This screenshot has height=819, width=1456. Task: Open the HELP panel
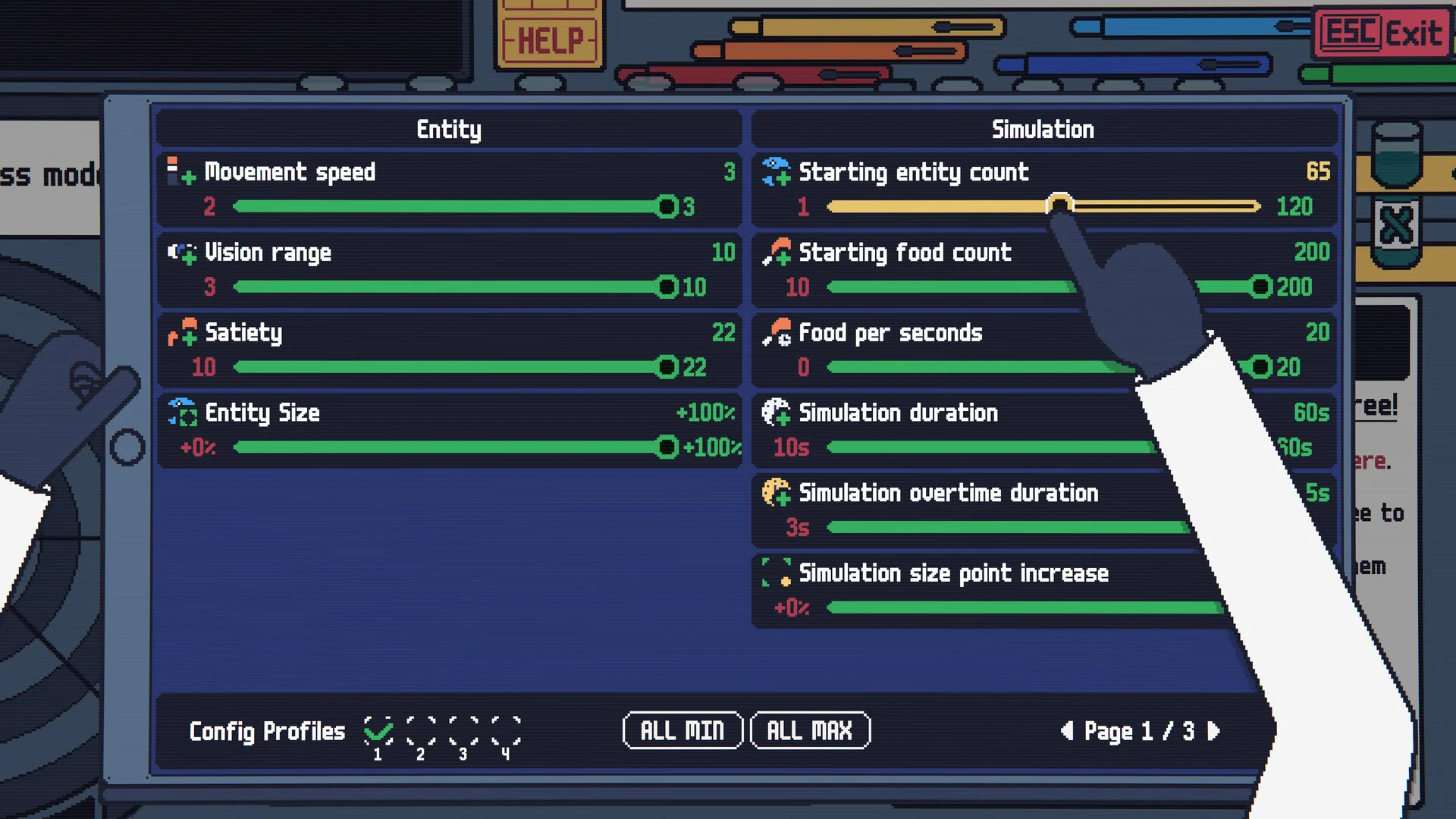550,39
